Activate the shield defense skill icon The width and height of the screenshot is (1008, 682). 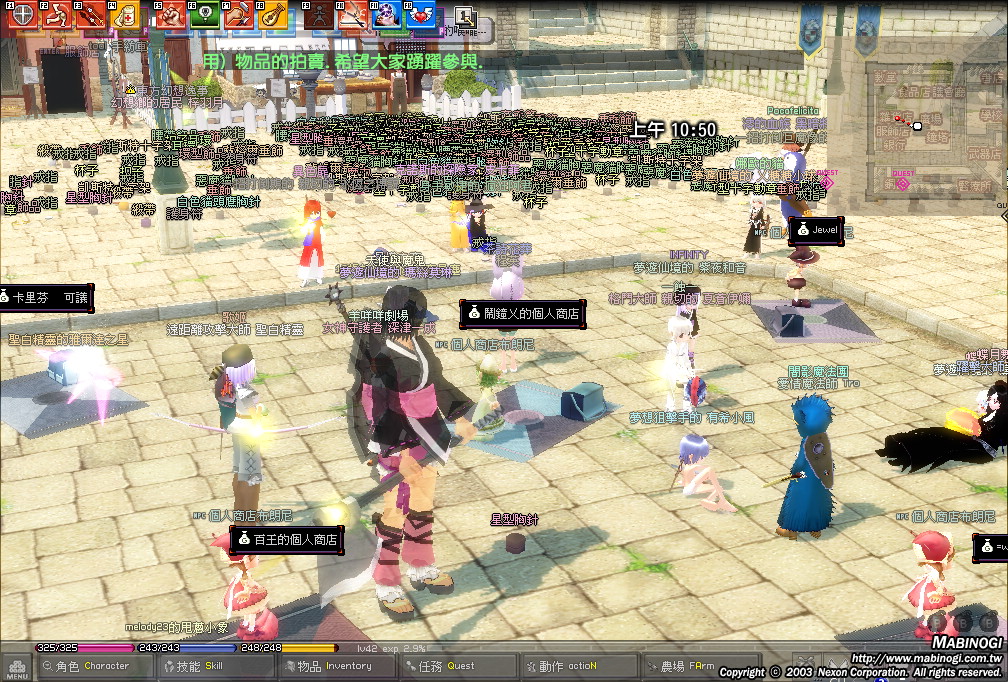point(22,15)
